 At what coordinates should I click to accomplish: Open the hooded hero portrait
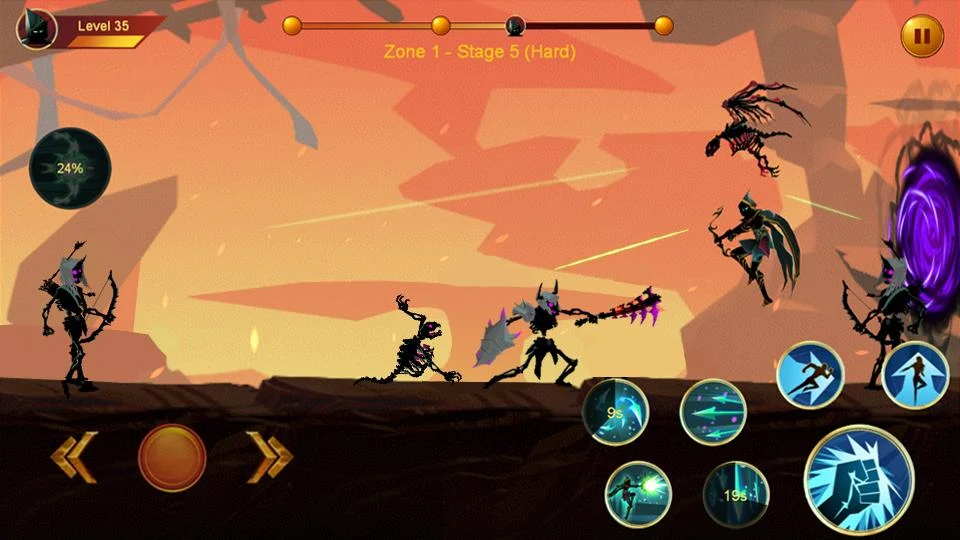point(36,28)
